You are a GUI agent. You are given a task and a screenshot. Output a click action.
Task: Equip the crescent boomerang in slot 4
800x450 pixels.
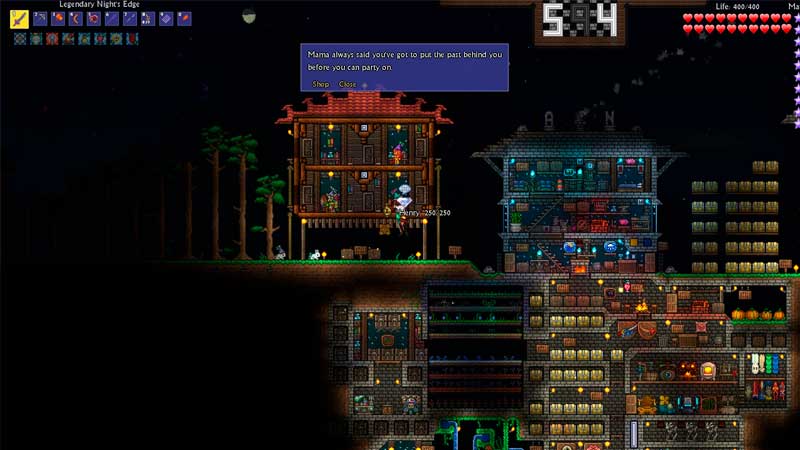(76, 19)
